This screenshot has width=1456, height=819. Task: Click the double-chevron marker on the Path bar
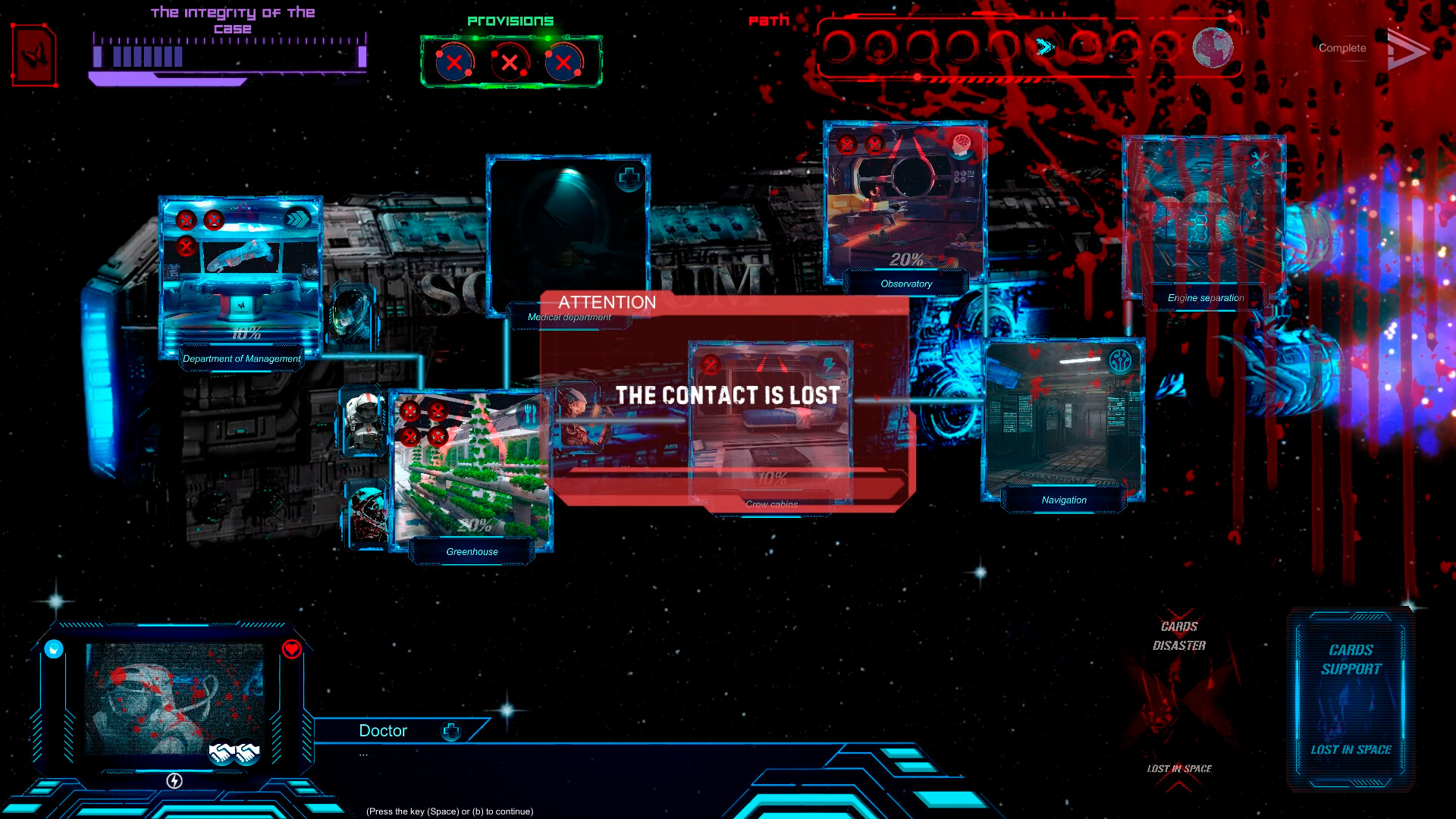[1046, 47]
